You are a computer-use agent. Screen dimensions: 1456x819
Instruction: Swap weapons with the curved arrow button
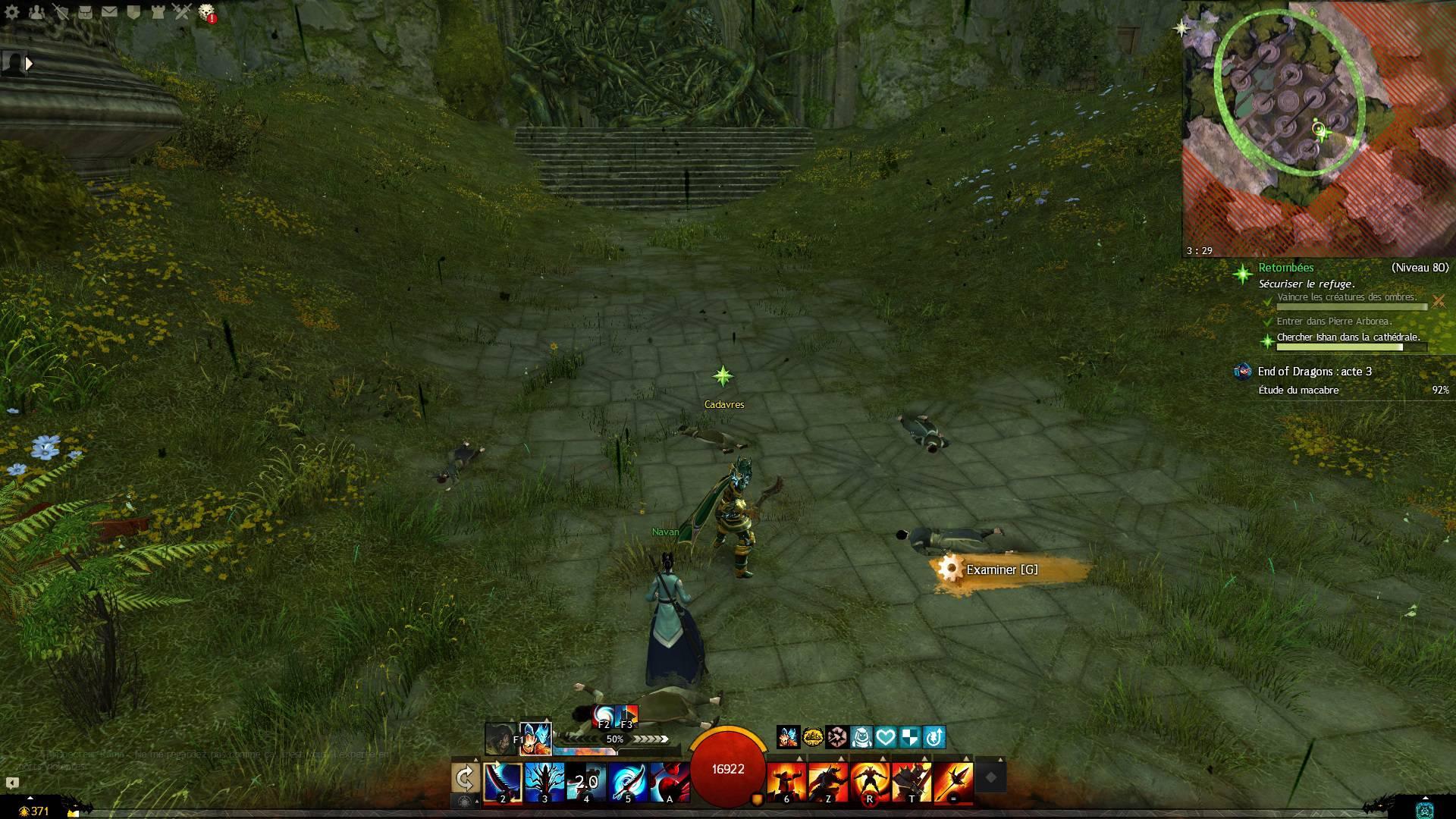465,777
